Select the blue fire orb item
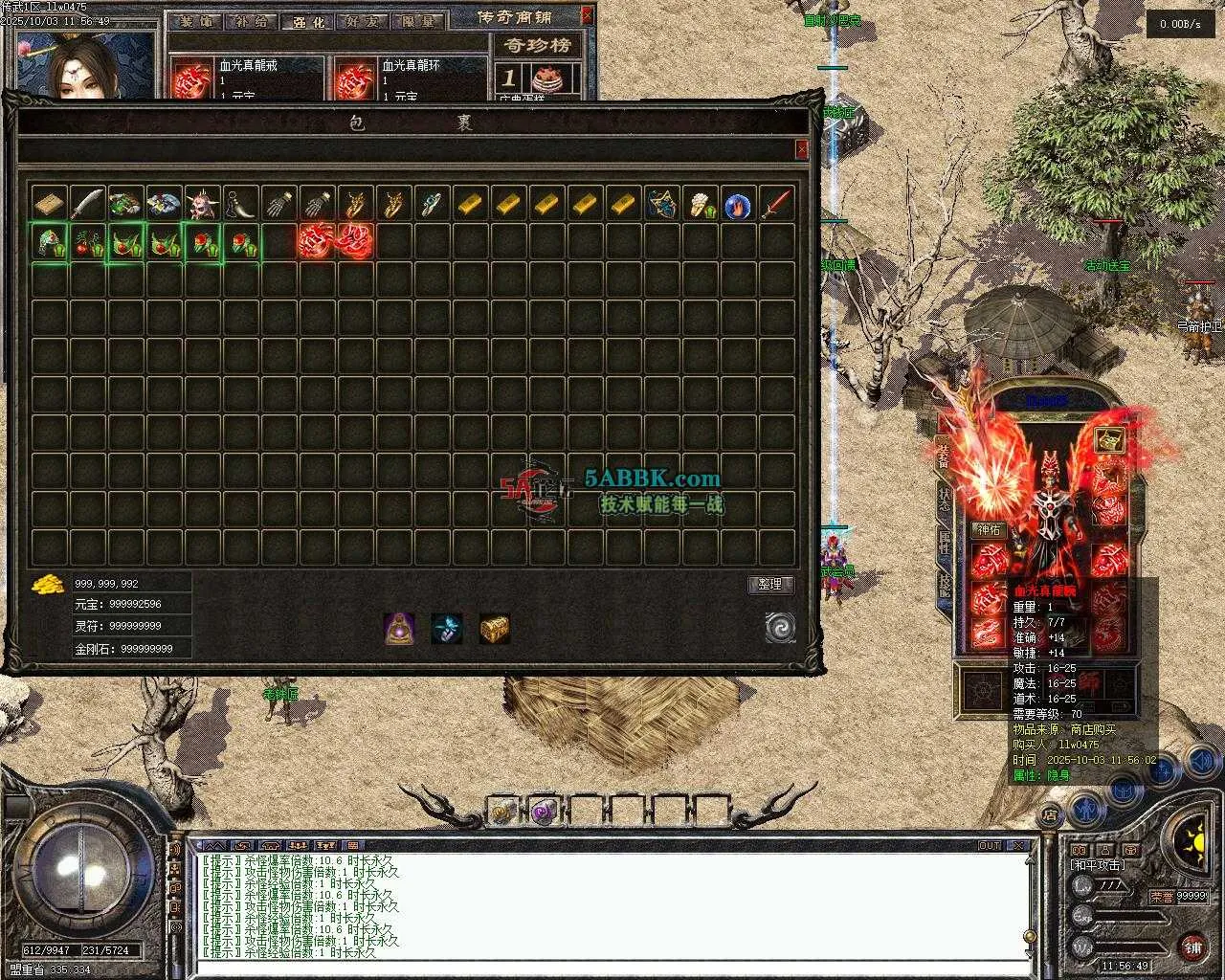This screenshot has width=1225, height=980. (x=738, y=204)
